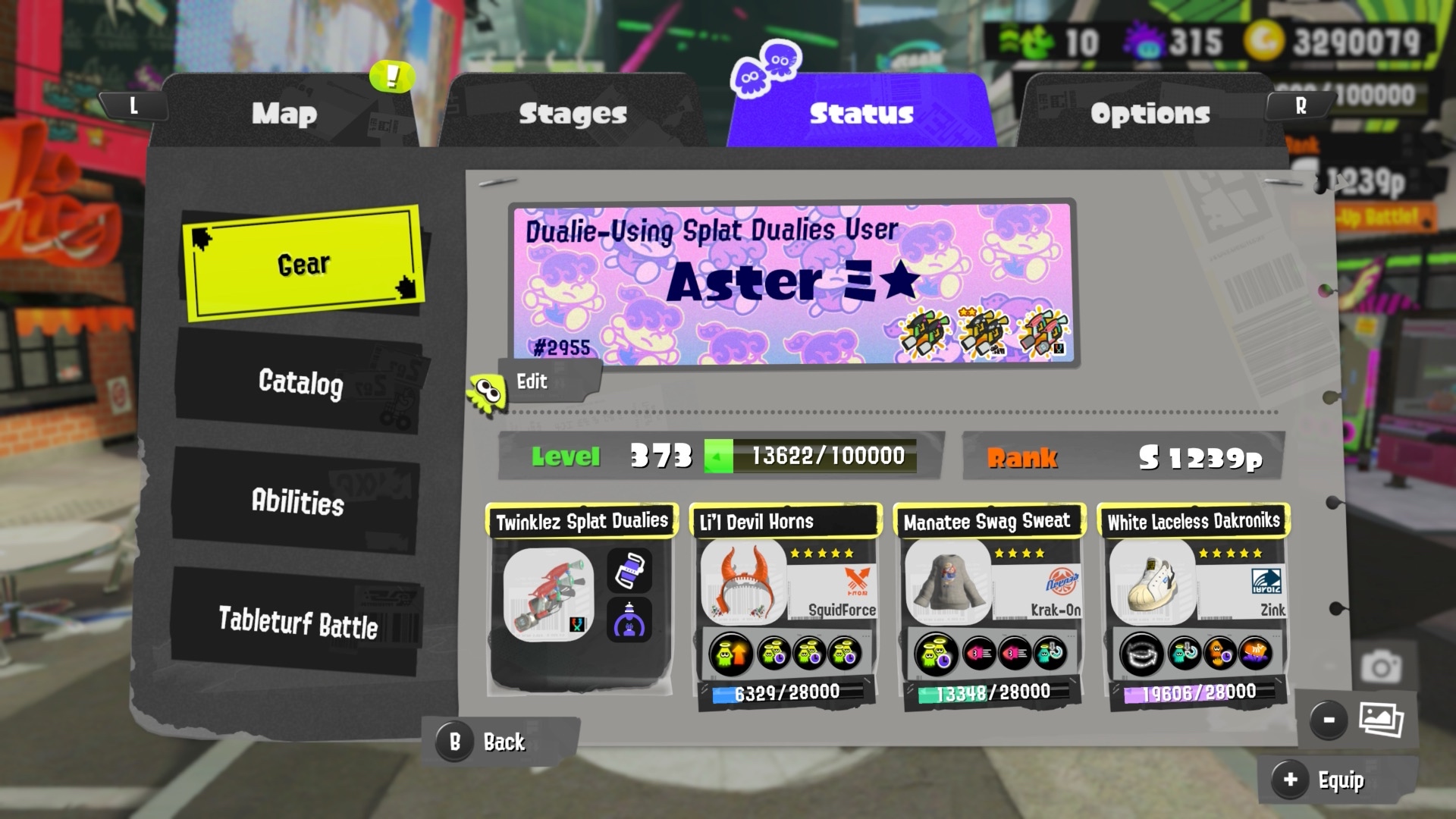Choose the Gear menu entry
This screenshot has width=1456, height=819.
(303, 264)
